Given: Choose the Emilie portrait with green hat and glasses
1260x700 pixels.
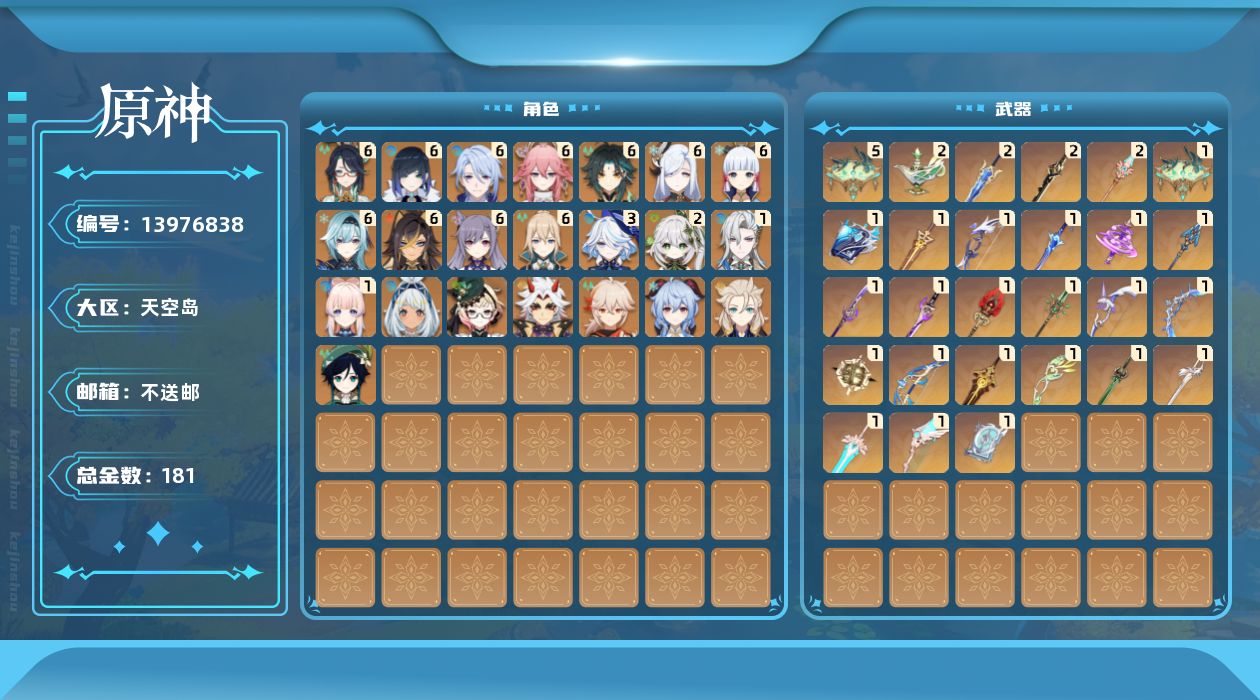Looking at the screenshot, I should coord(478,307).
